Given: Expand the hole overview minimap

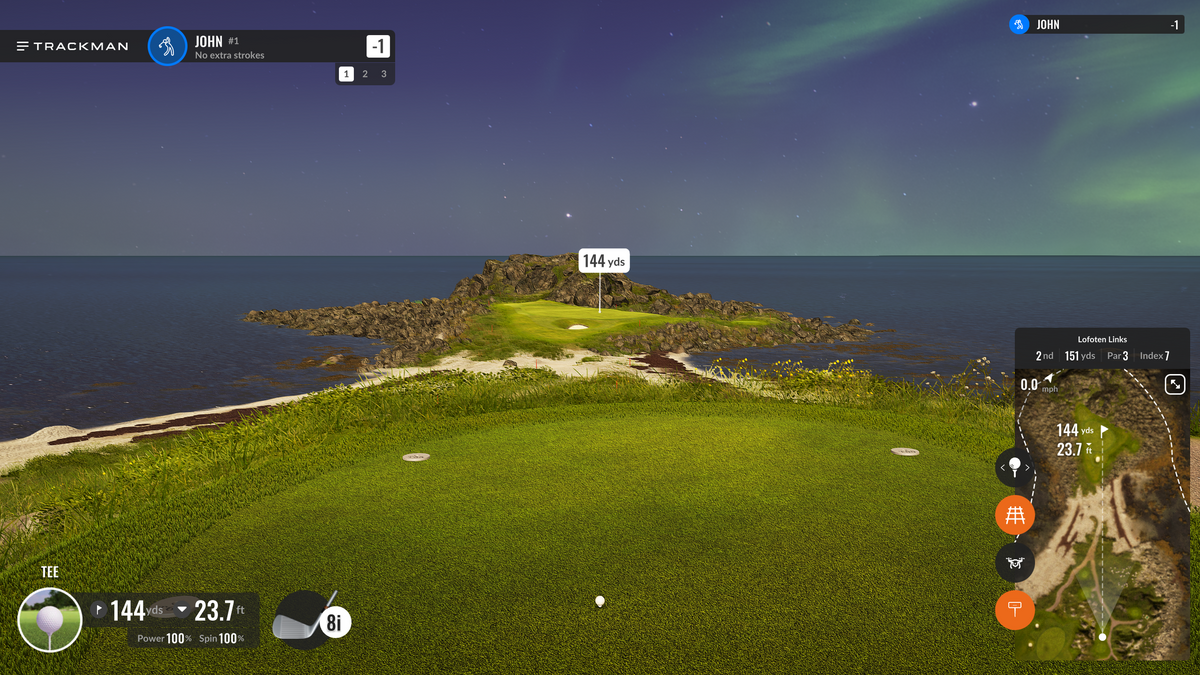Looking at the screenshot, I should point(1175,384).
